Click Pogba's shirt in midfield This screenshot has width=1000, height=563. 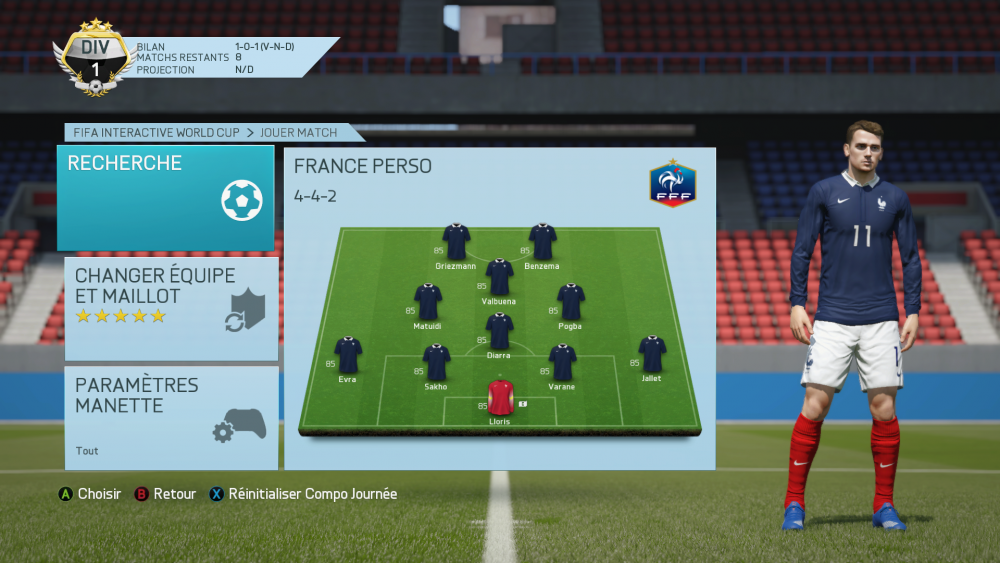(571, 301)
